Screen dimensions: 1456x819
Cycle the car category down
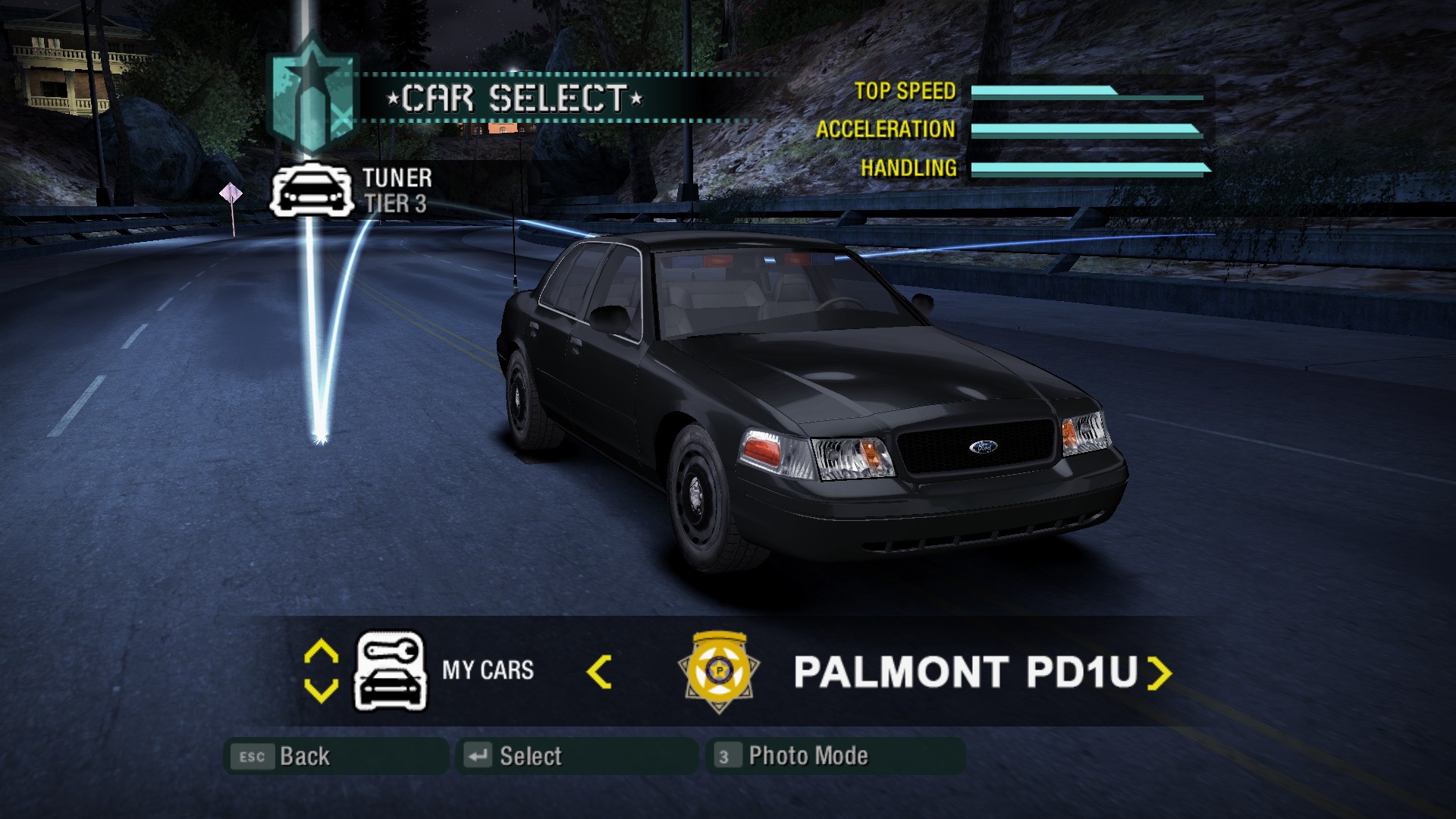pos(321,691)
